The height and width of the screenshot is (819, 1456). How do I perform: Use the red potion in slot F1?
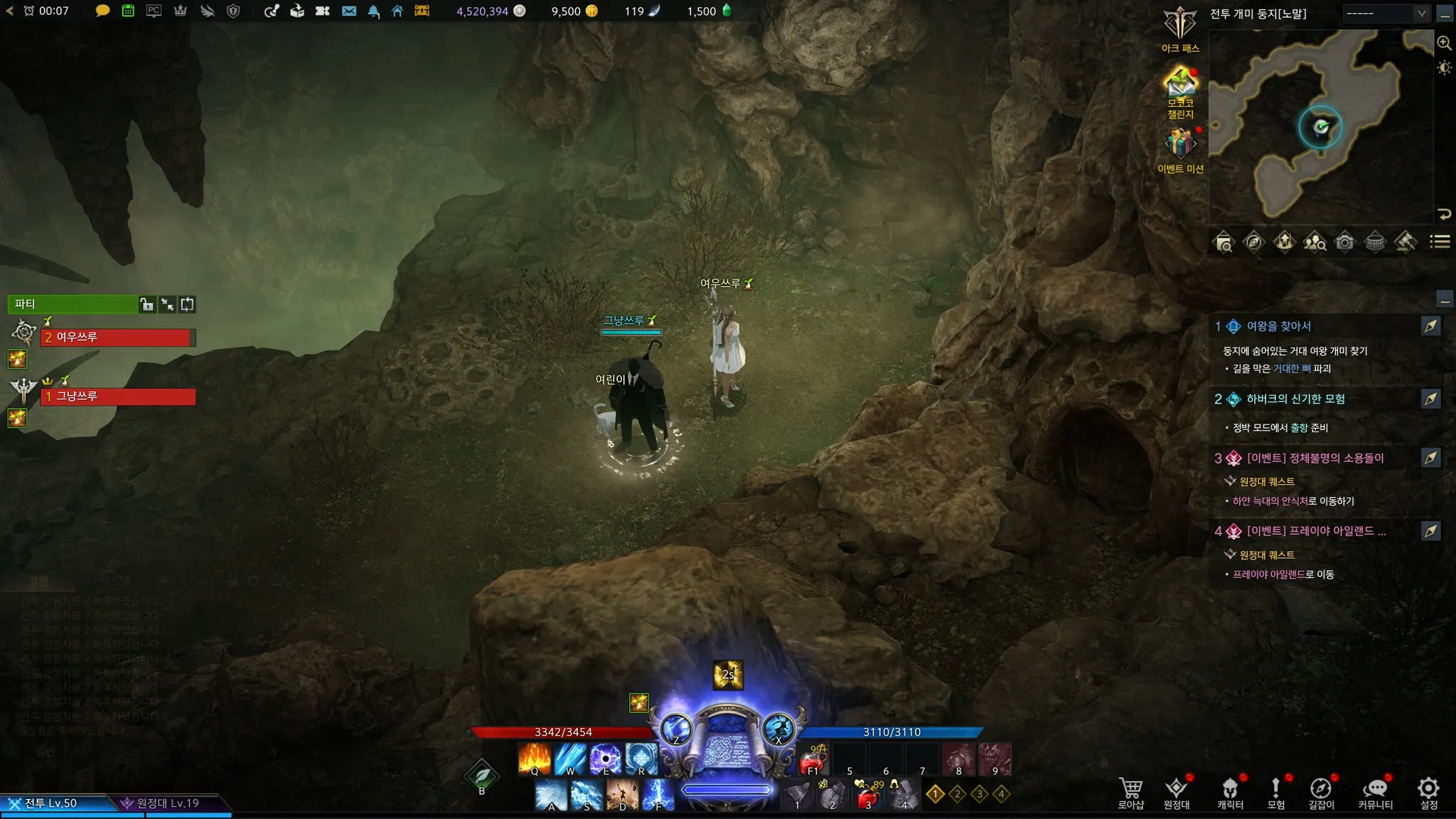click(813, 761)
